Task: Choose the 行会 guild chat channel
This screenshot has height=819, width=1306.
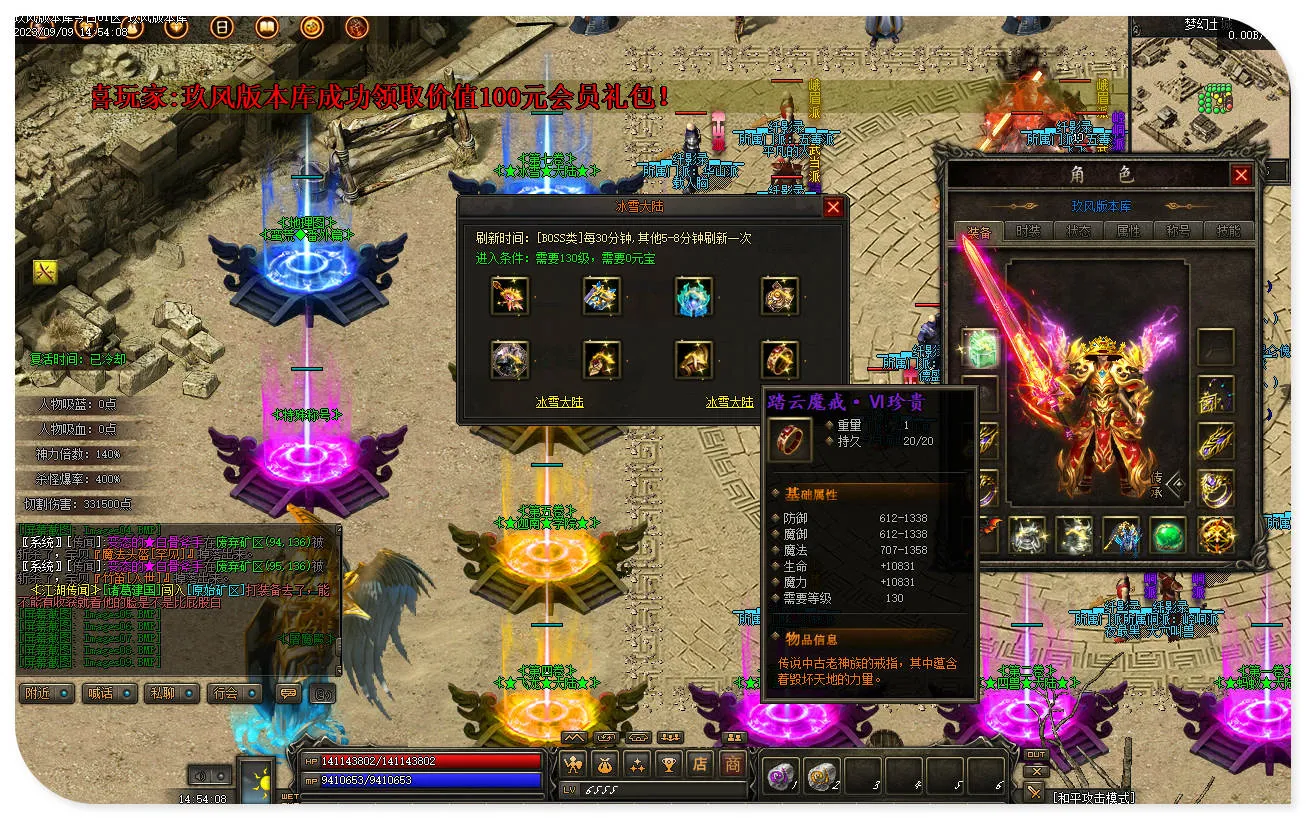Action: pyautogui.click(x=233, y=693)
